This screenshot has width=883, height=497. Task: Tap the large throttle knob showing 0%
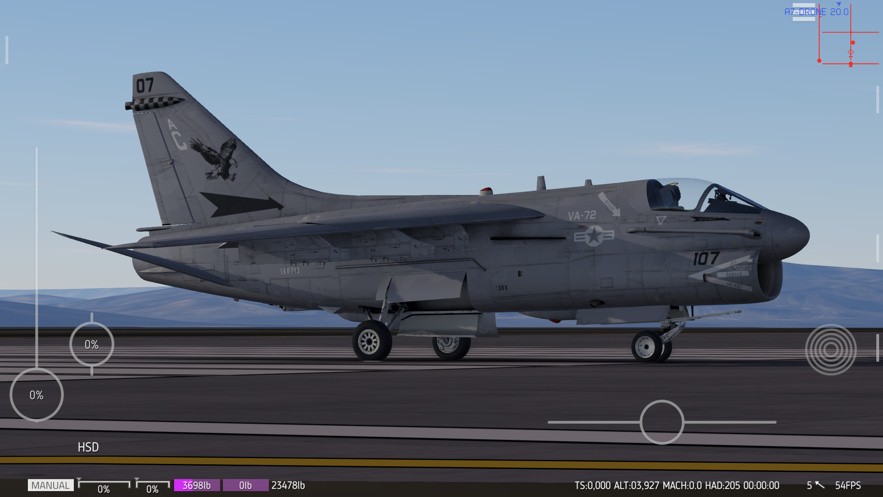pyautogui.click(x=36, y=395)
